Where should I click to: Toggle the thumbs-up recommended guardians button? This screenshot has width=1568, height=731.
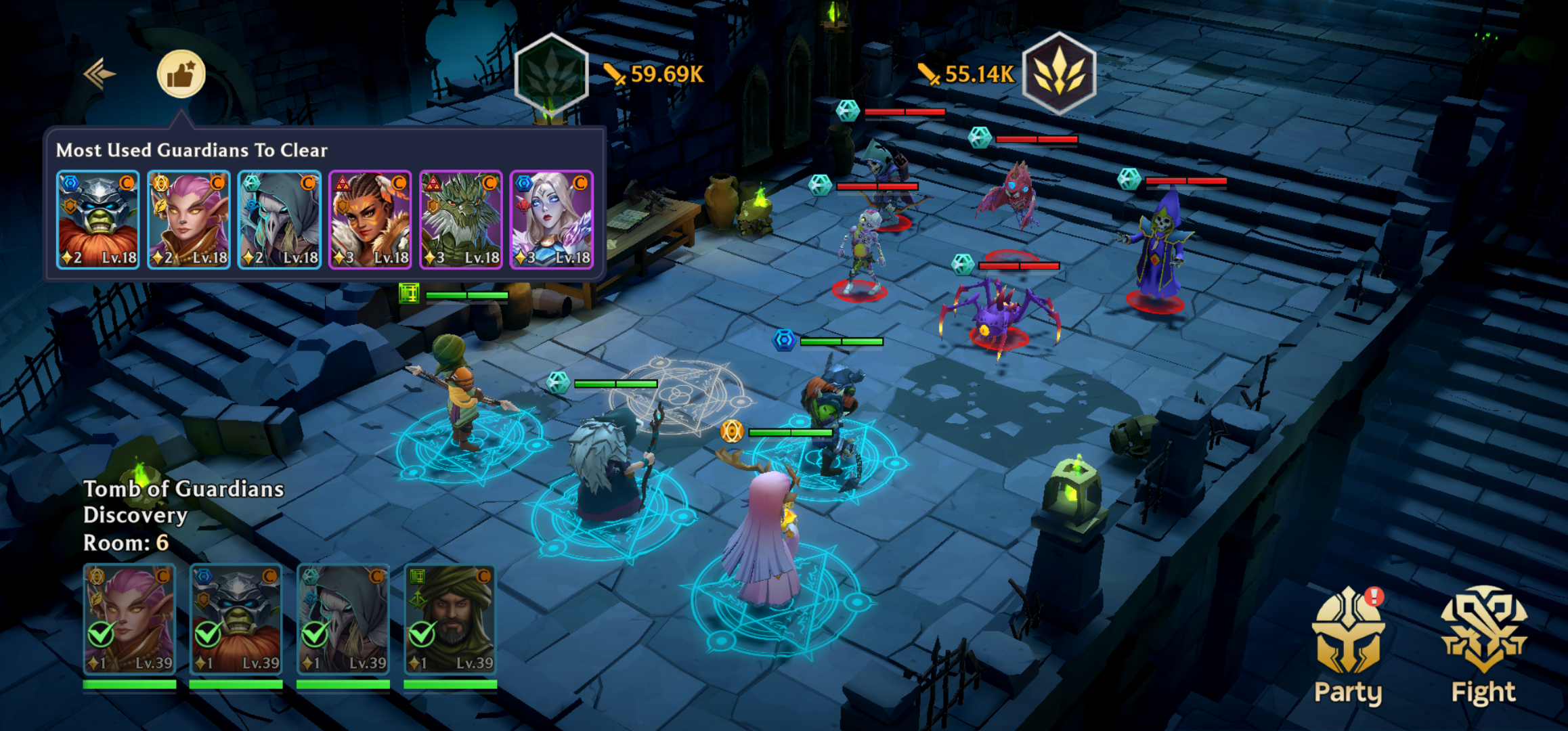181,74
